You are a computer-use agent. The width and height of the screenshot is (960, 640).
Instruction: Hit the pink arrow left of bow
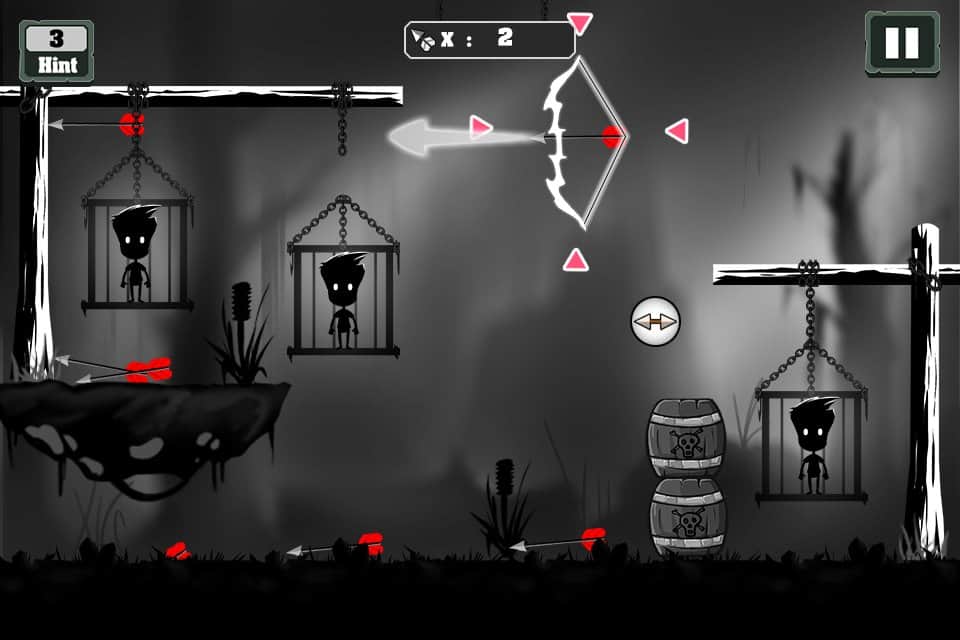click(481, 127)
